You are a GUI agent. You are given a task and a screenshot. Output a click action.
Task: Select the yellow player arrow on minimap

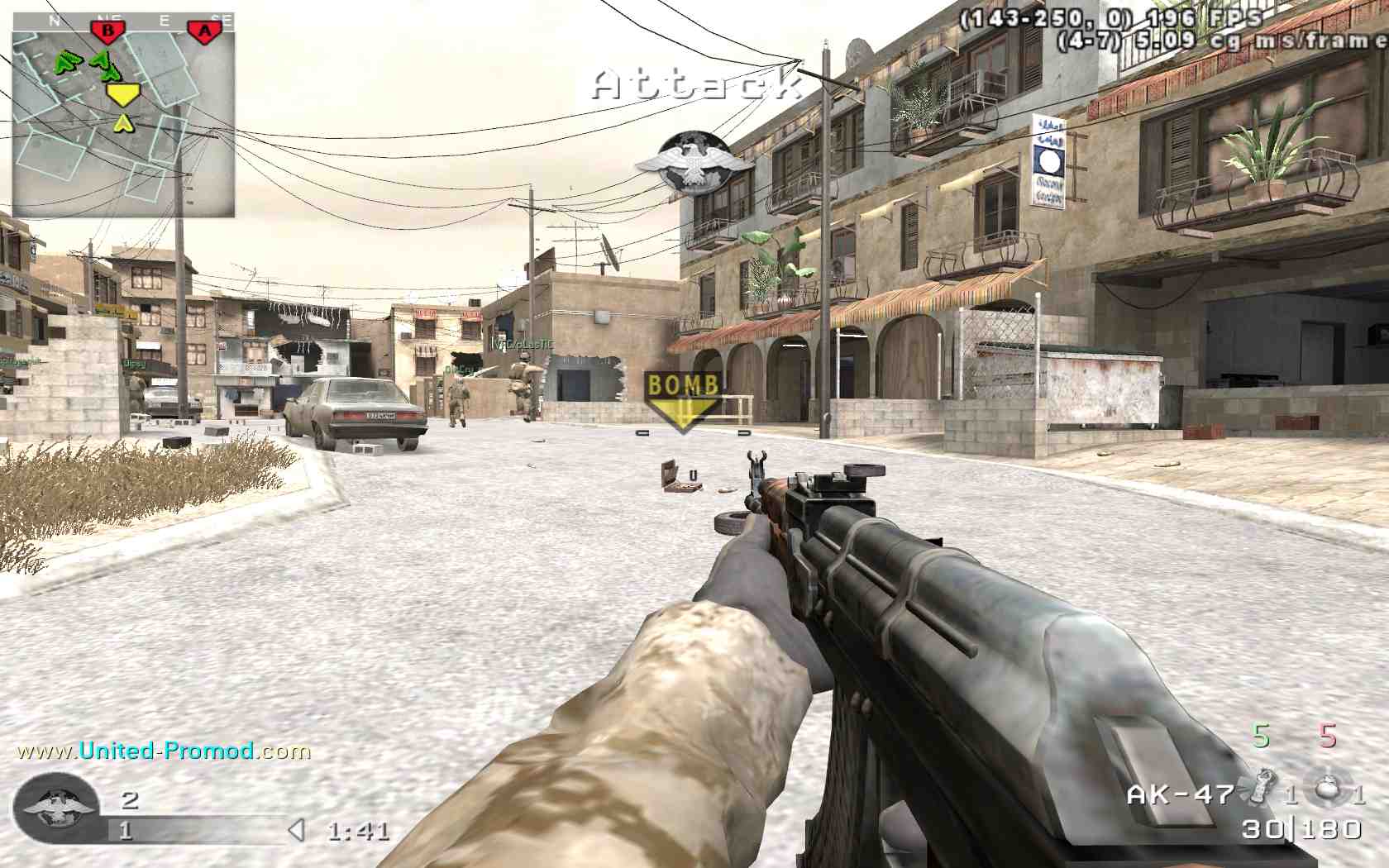coord(123,124)
